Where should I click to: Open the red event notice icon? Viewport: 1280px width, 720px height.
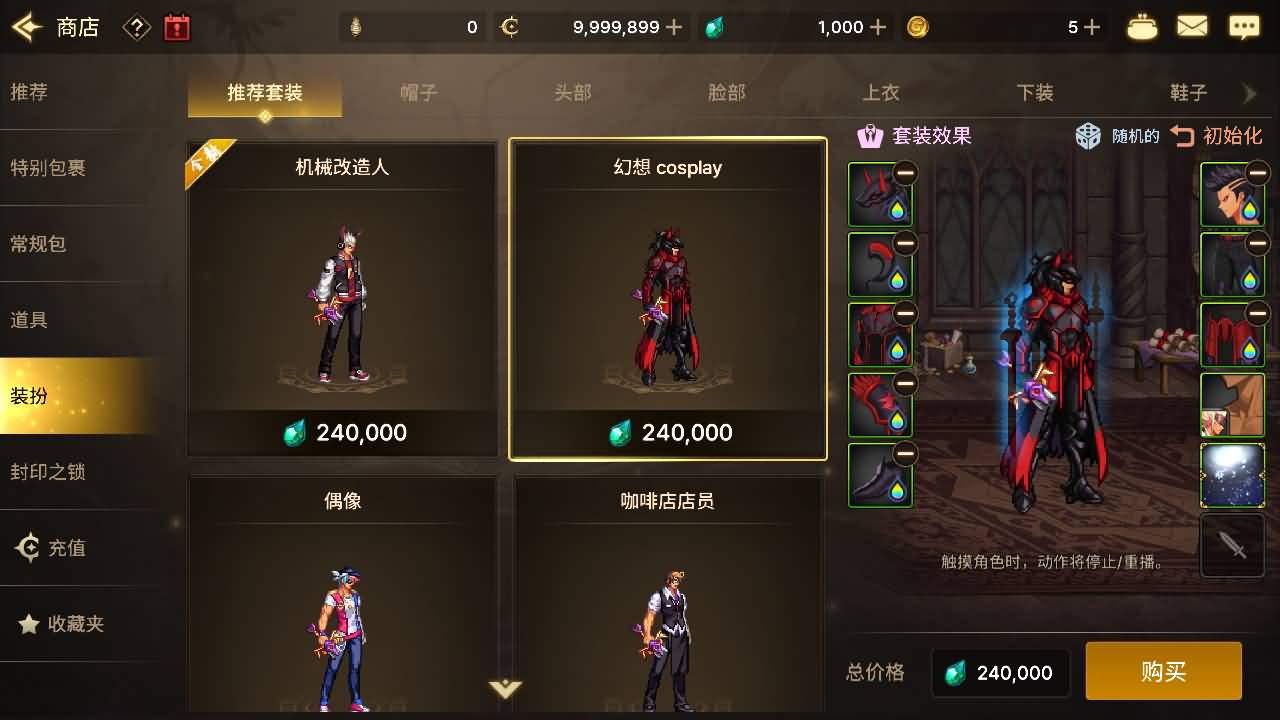click(x=177, y=25)
